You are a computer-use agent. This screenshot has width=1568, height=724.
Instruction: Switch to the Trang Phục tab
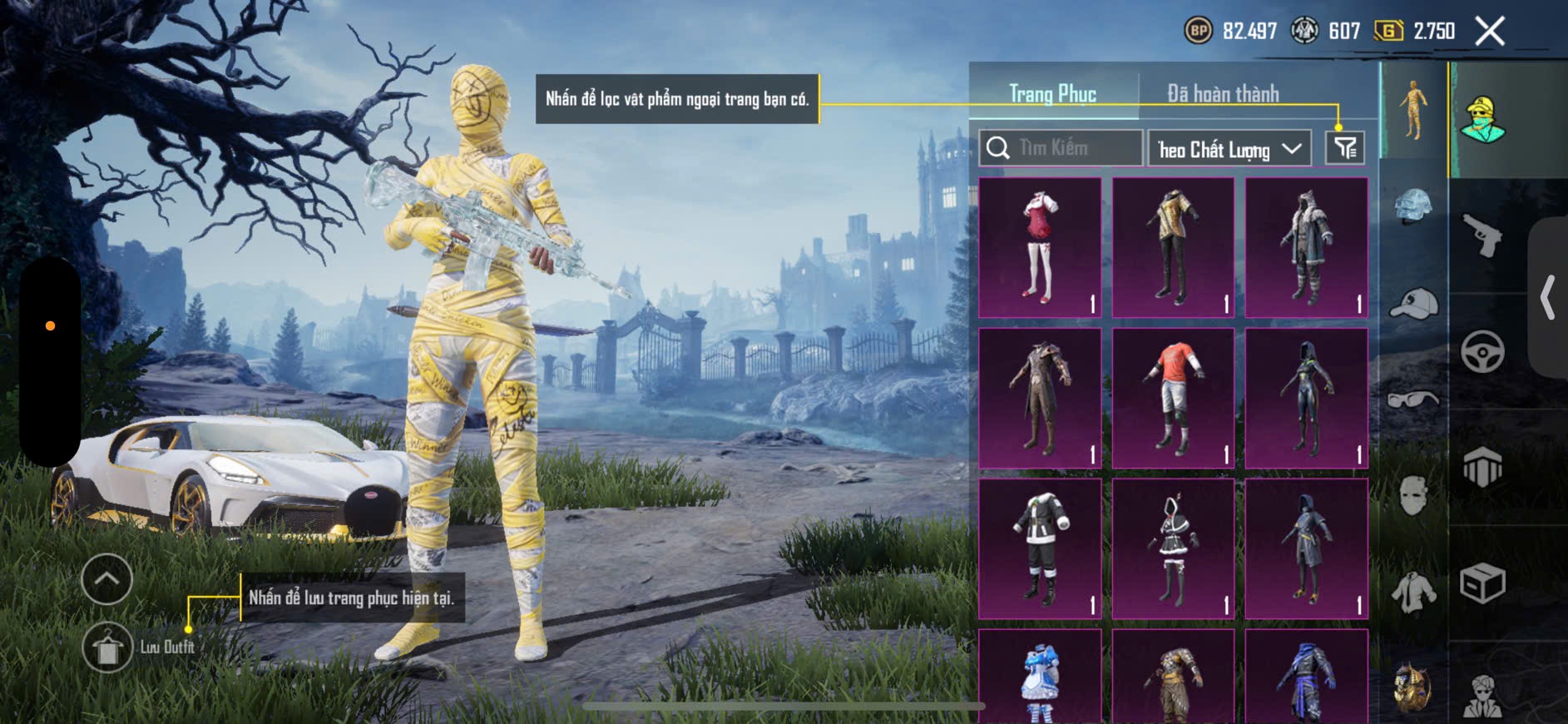click(1052, 94)
